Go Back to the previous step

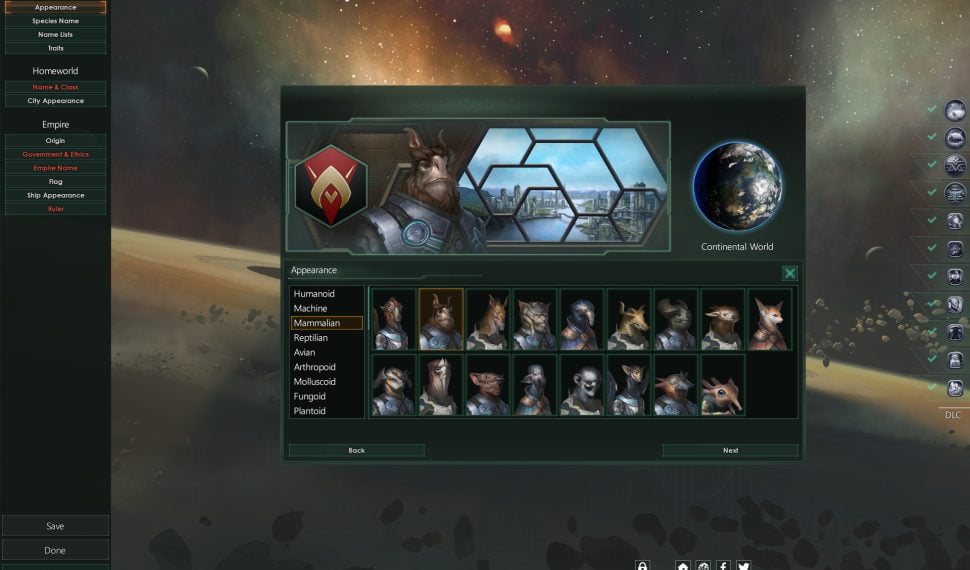coord(356,451)
